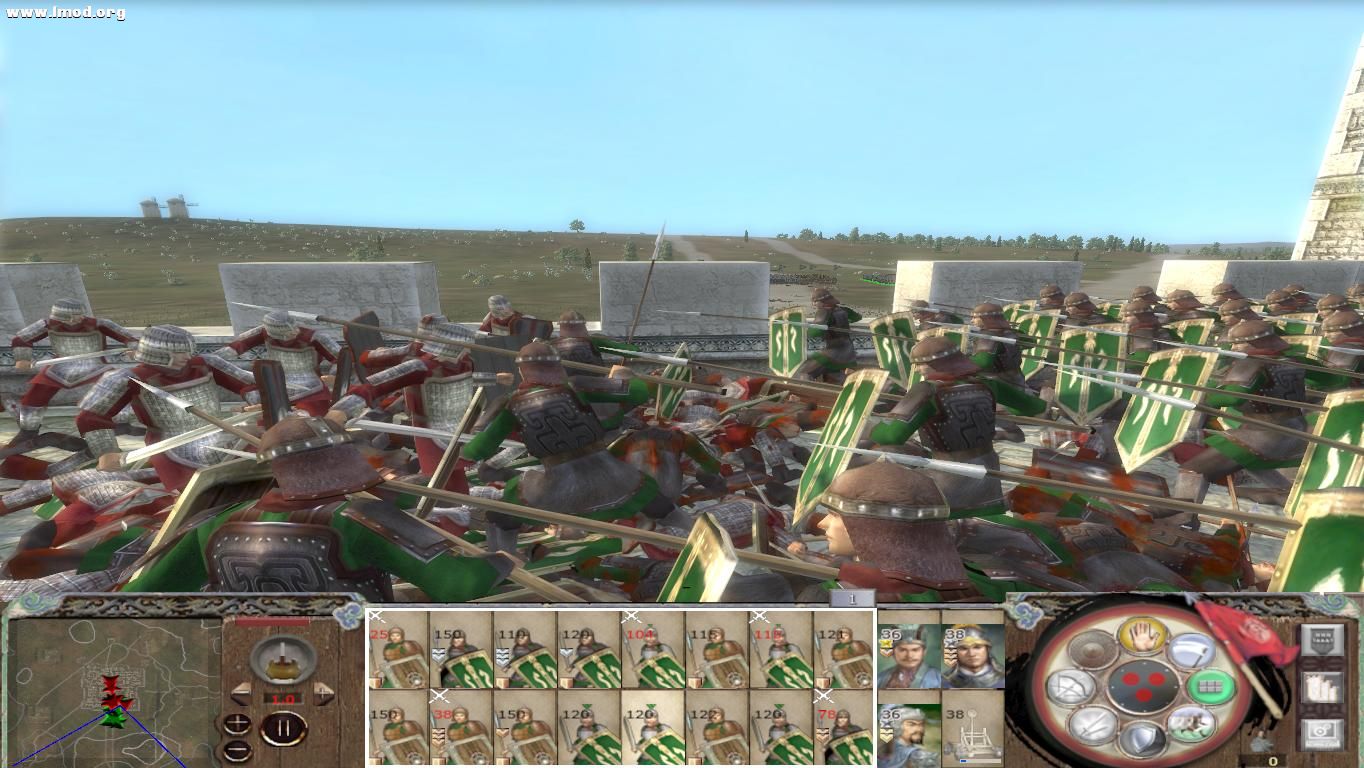
Task: Zoom in the minimap with the plus button
Action: (237, 722)
